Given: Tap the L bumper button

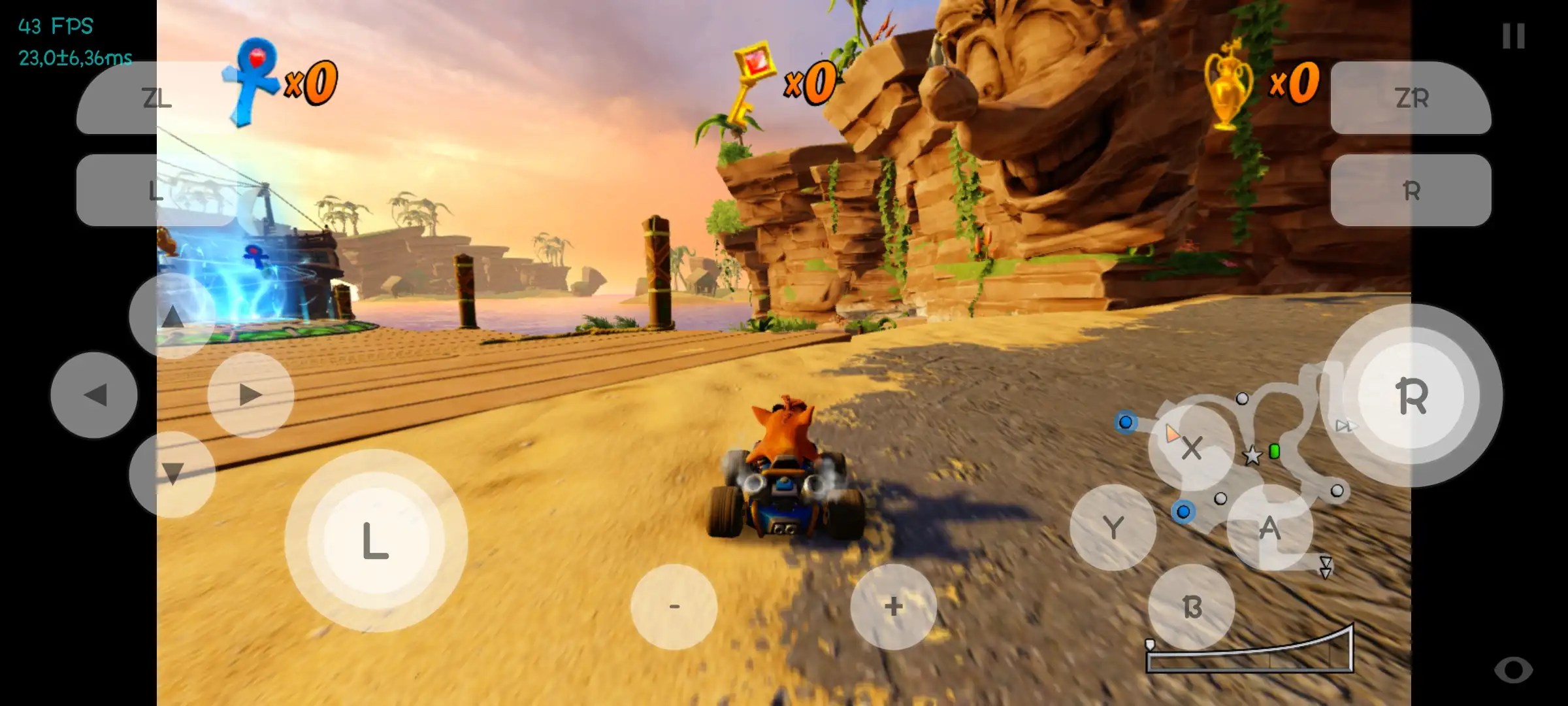Looking at the screenshot, I should pos(155,191).
